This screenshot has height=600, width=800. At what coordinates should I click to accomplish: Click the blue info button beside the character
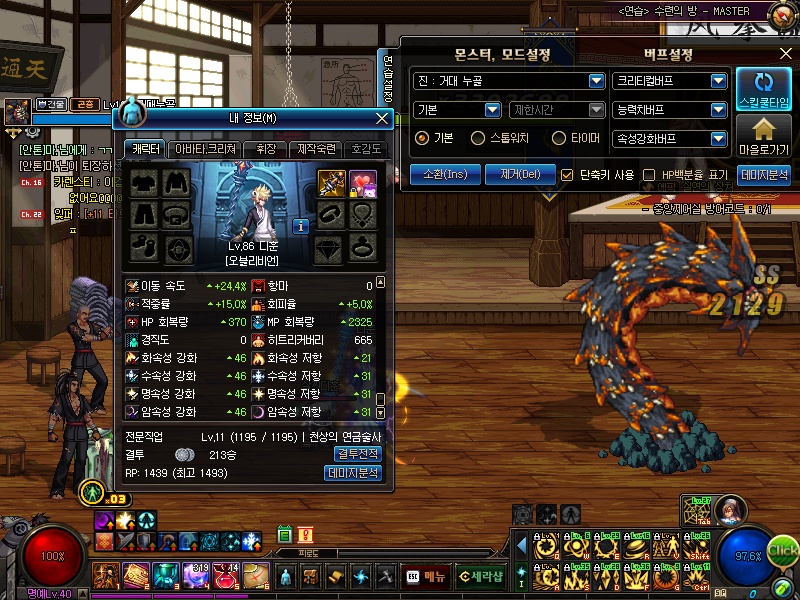tap(300, 226)
